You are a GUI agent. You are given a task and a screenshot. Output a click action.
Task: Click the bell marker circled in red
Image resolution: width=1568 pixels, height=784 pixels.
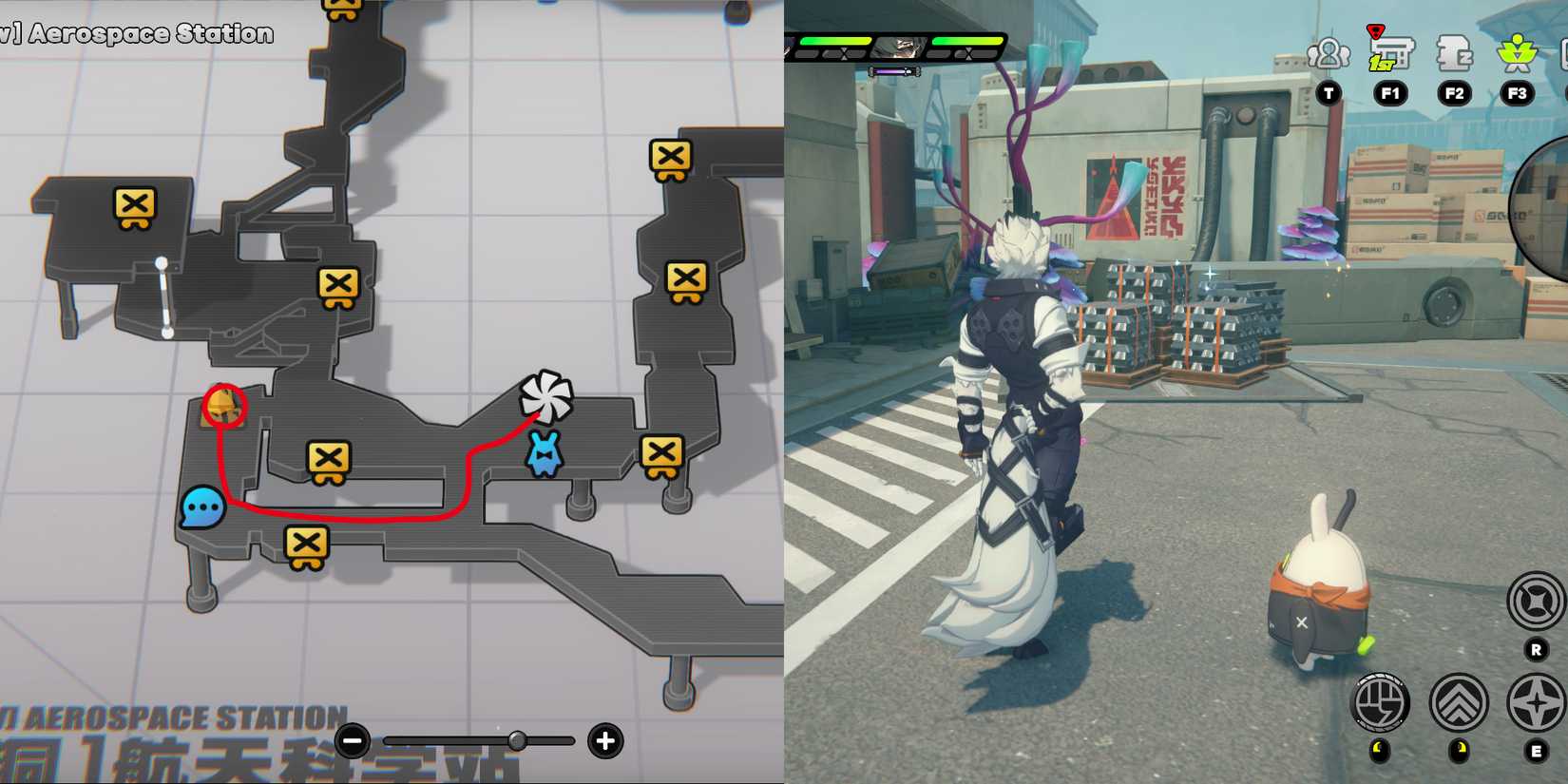click(x=221, y=407)
